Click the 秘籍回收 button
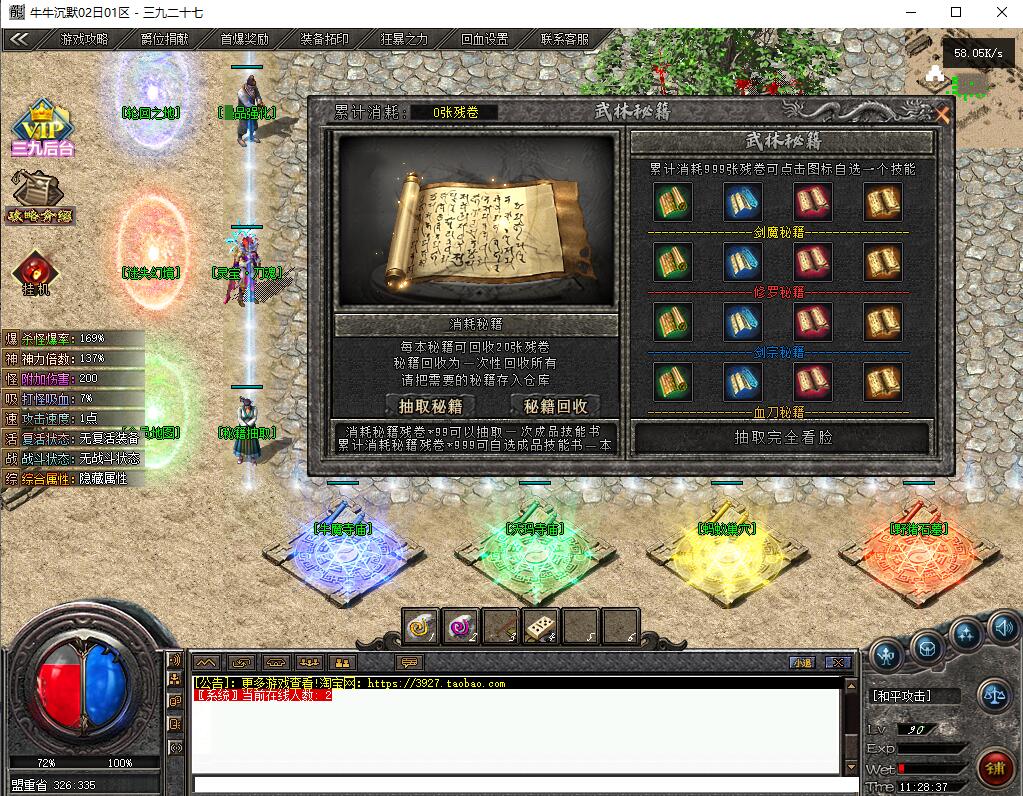Viewport: 1023px width, 796px height. pos(556,405)
